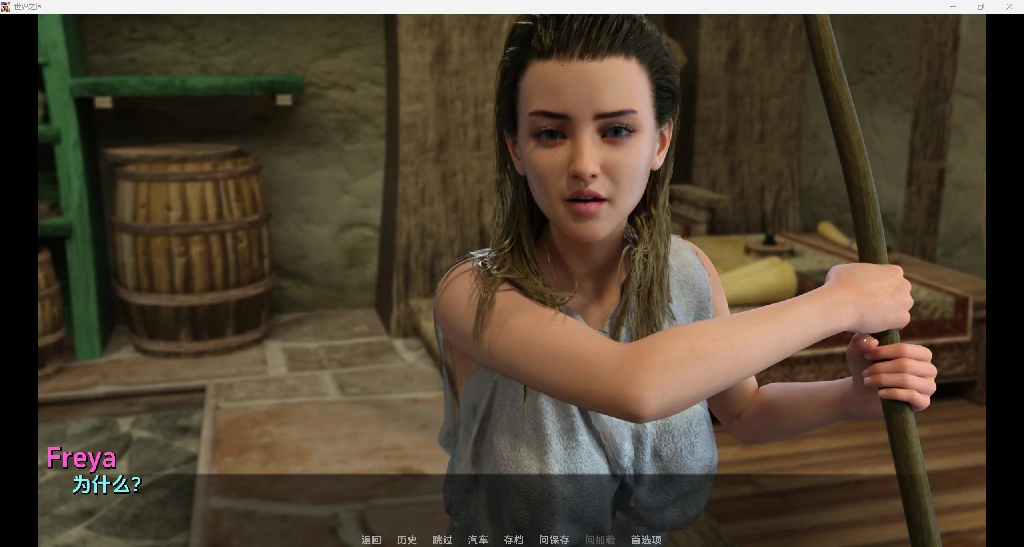Viewport: 1024px width, 547px height.
Task: Minimize the game window
Action: pos(952,6)
